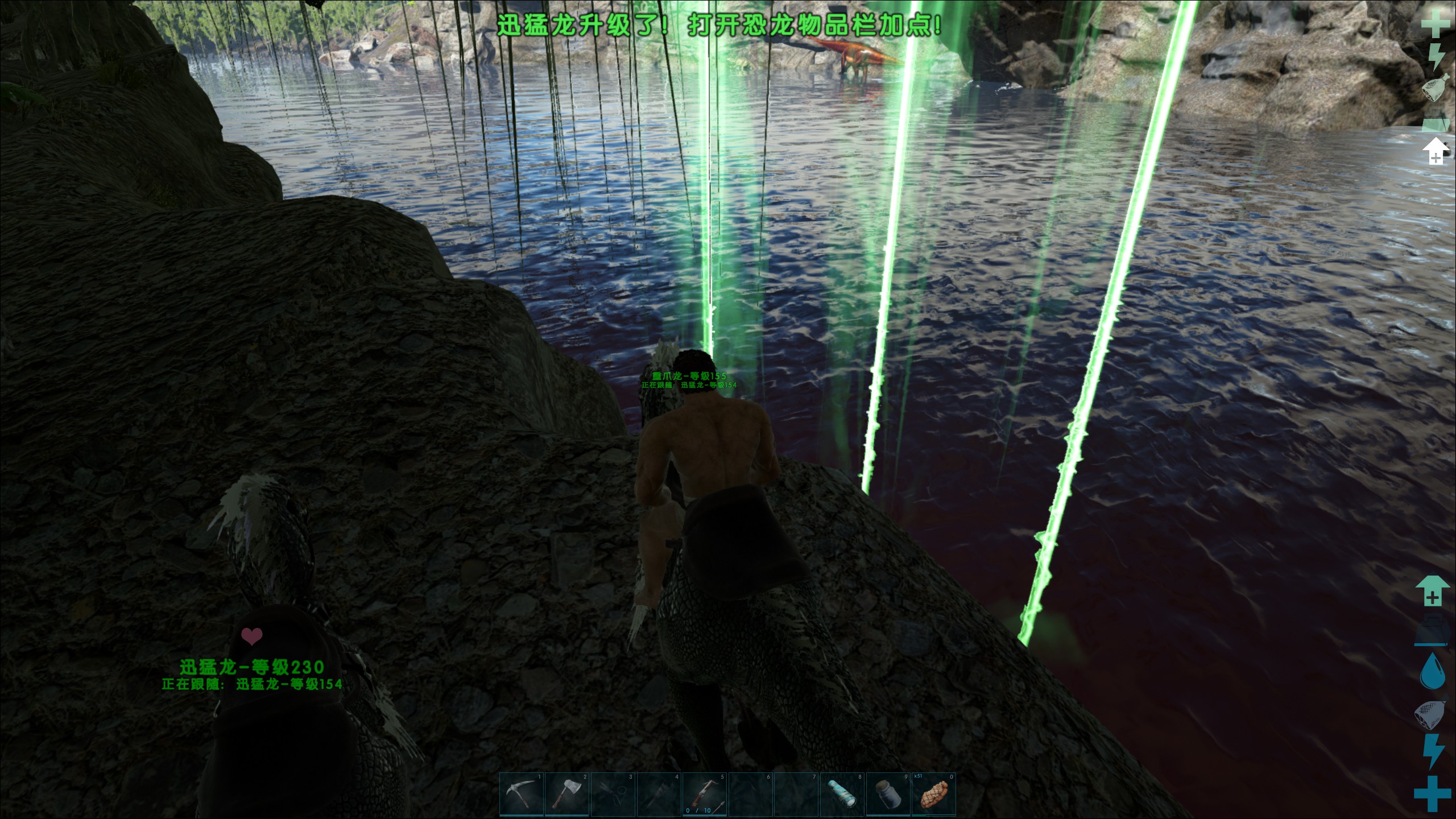Equip the crossbow showing 0 / 10 ammo

(705, 794)
